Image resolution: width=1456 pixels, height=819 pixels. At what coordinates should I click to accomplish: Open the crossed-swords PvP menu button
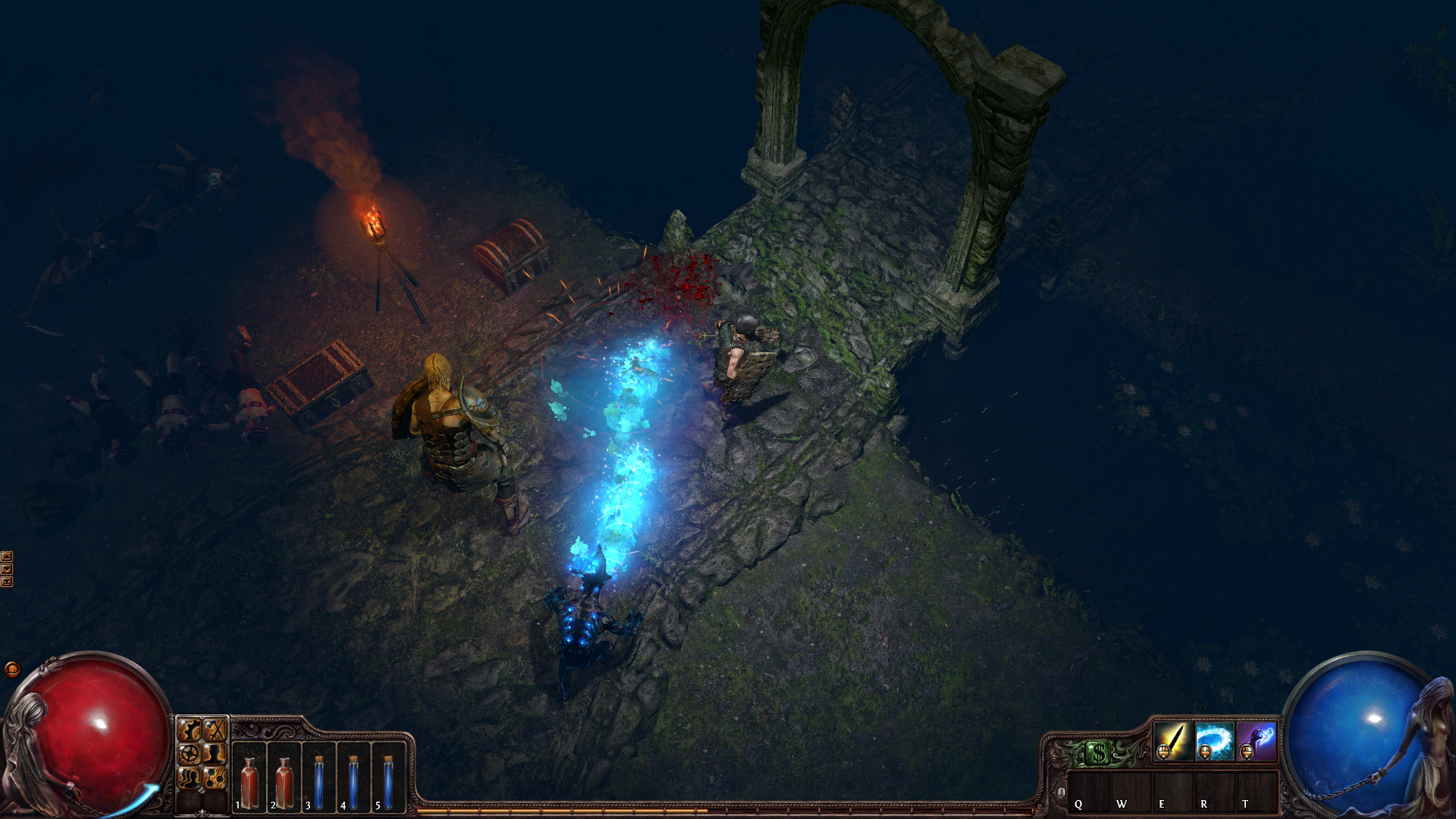215,730
